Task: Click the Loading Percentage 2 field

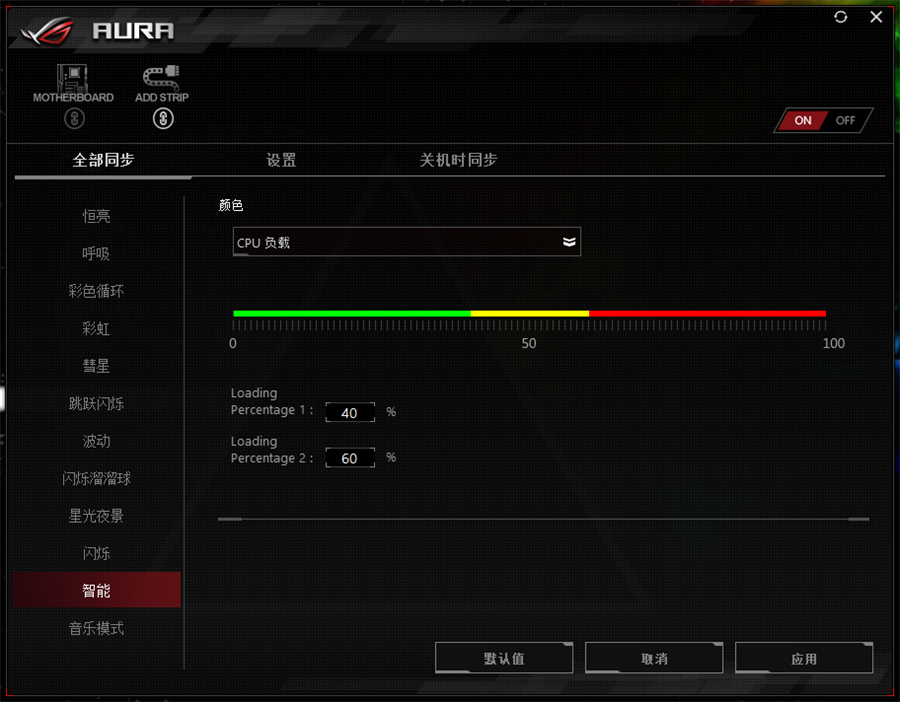Action: (x=350, y=458)
